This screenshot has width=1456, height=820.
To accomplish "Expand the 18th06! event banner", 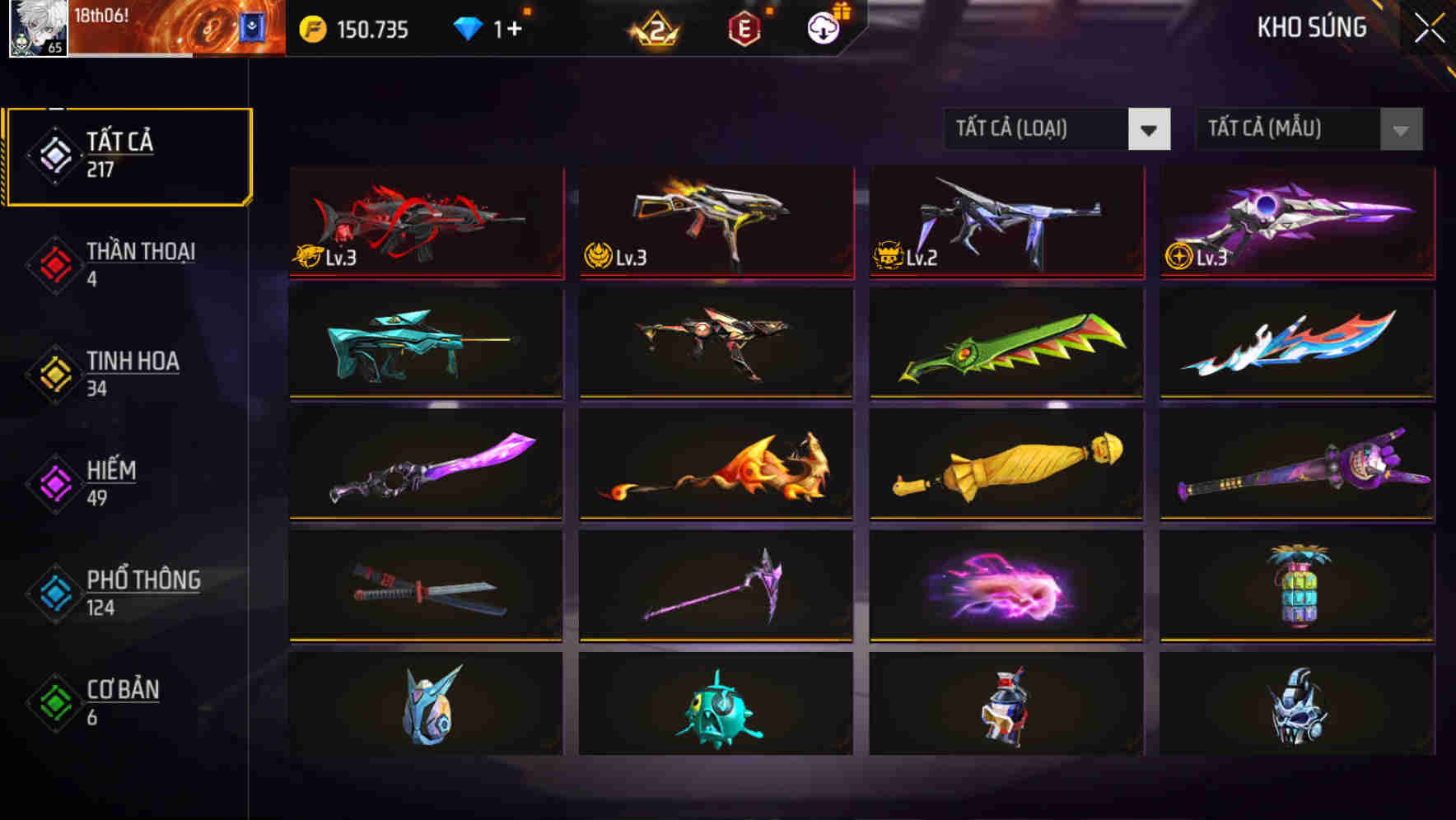I will (148, 29).
